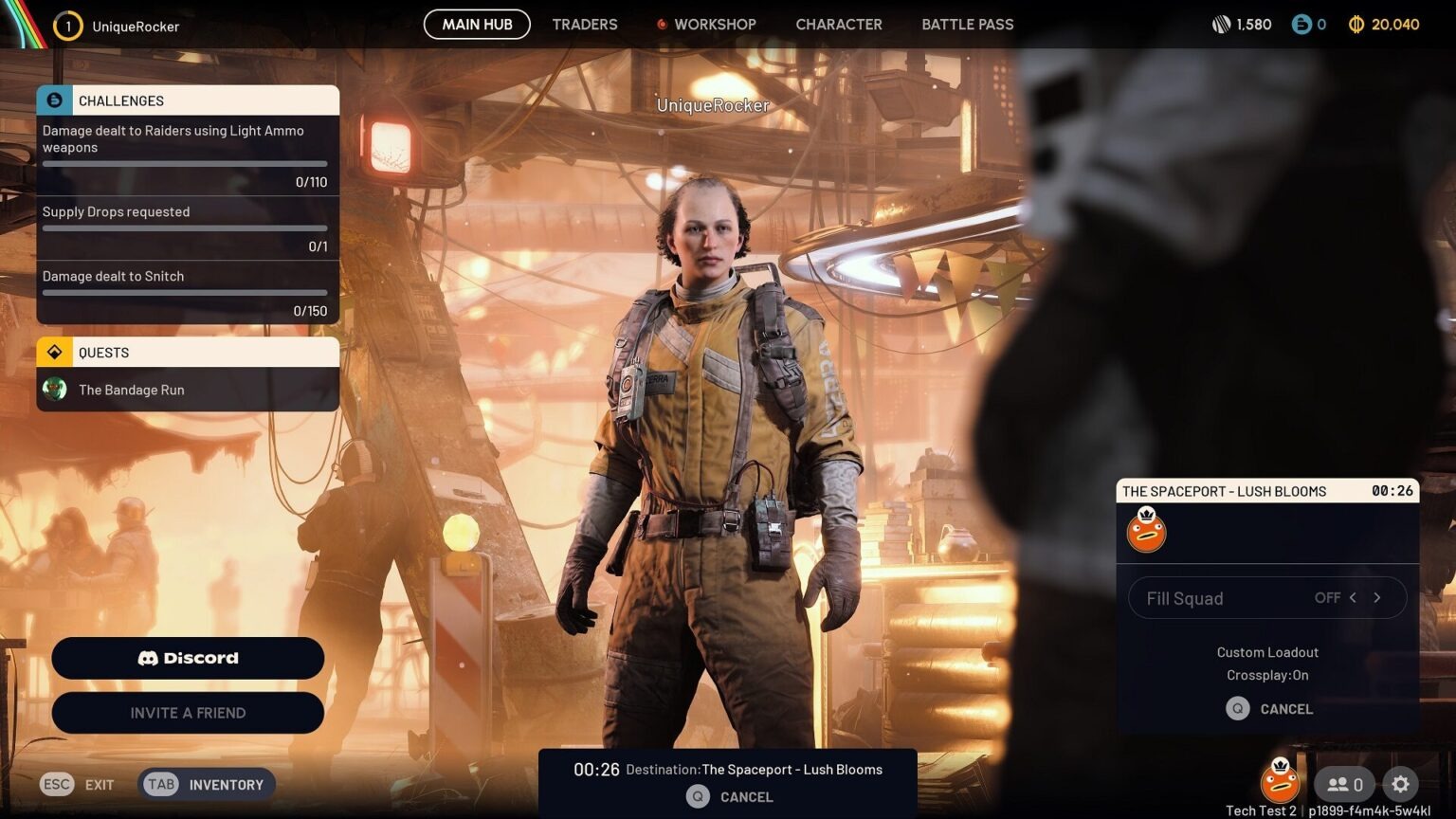This screenshot has width=1456, height=819.
Task: Click the right arrow for Fill Squad
Action: [1377, 598]
